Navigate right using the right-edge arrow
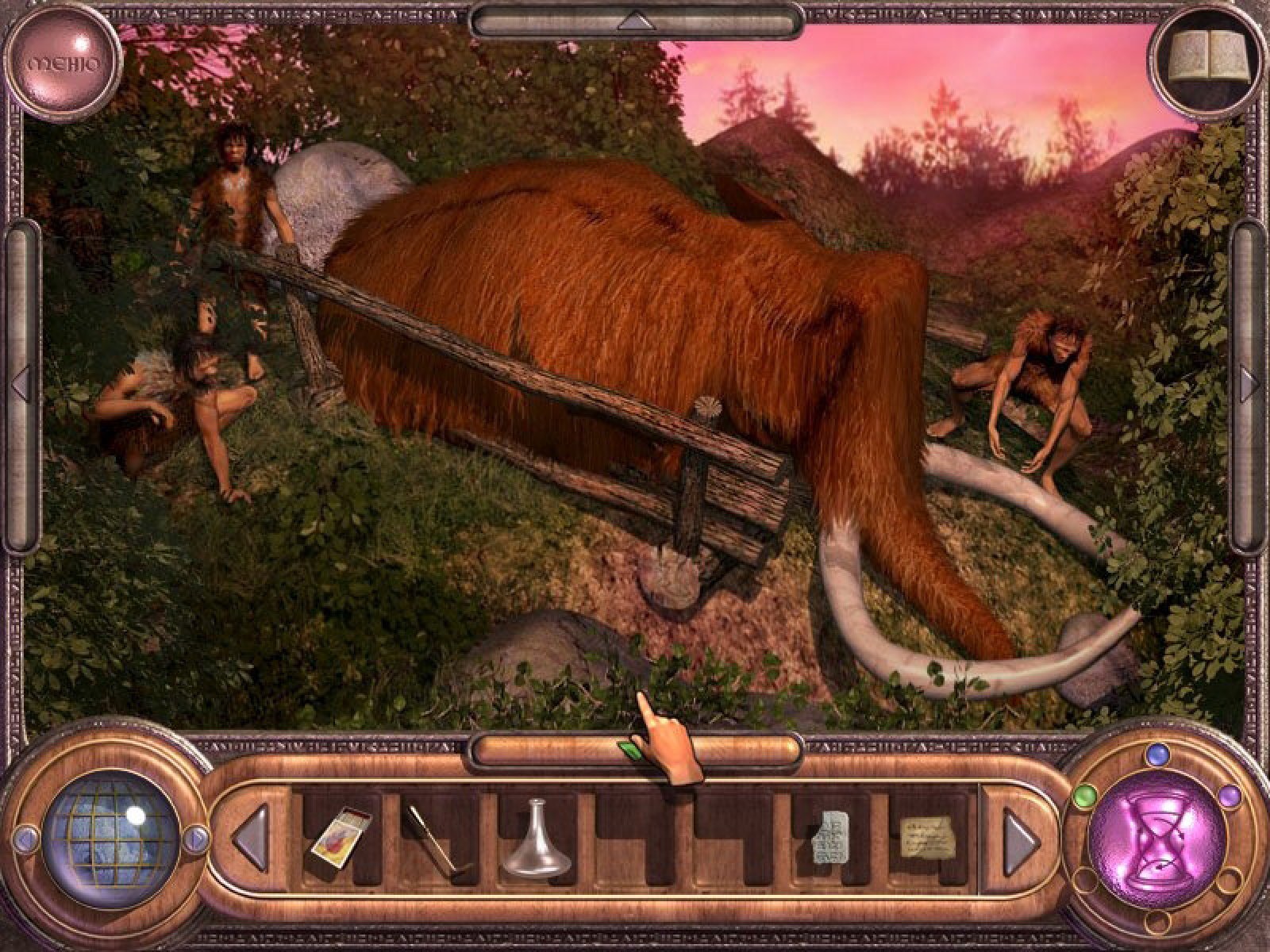 coord(1250,383)
